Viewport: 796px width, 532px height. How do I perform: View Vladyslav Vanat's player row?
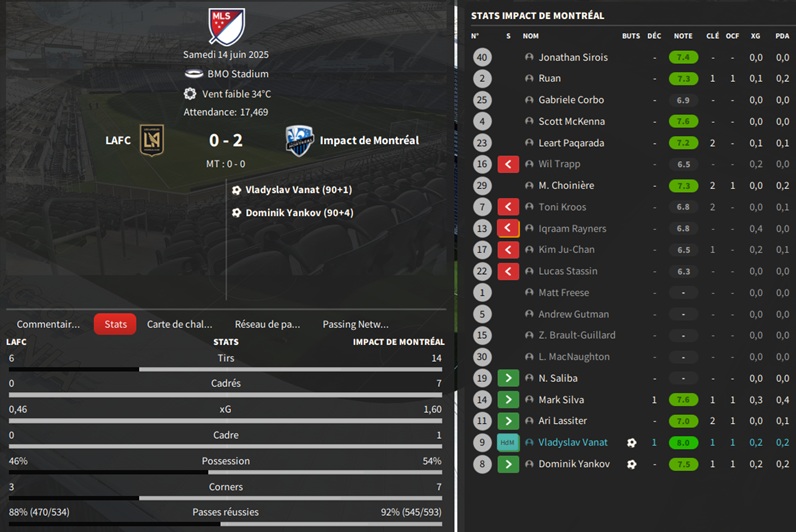(572, 442)
